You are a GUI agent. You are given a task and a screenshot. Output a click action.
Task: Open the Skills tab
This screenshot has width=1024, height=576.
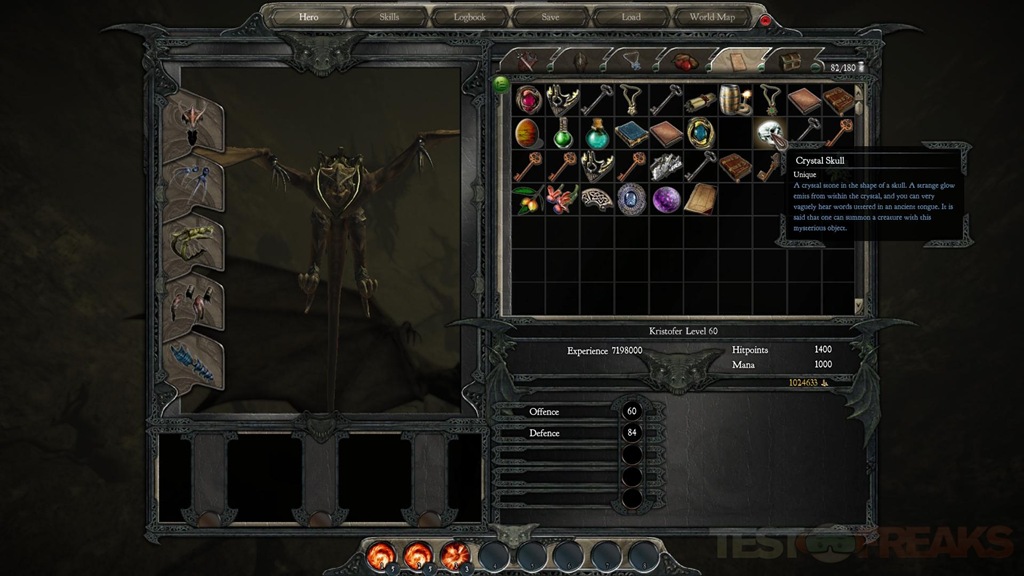tap(389, 17)
